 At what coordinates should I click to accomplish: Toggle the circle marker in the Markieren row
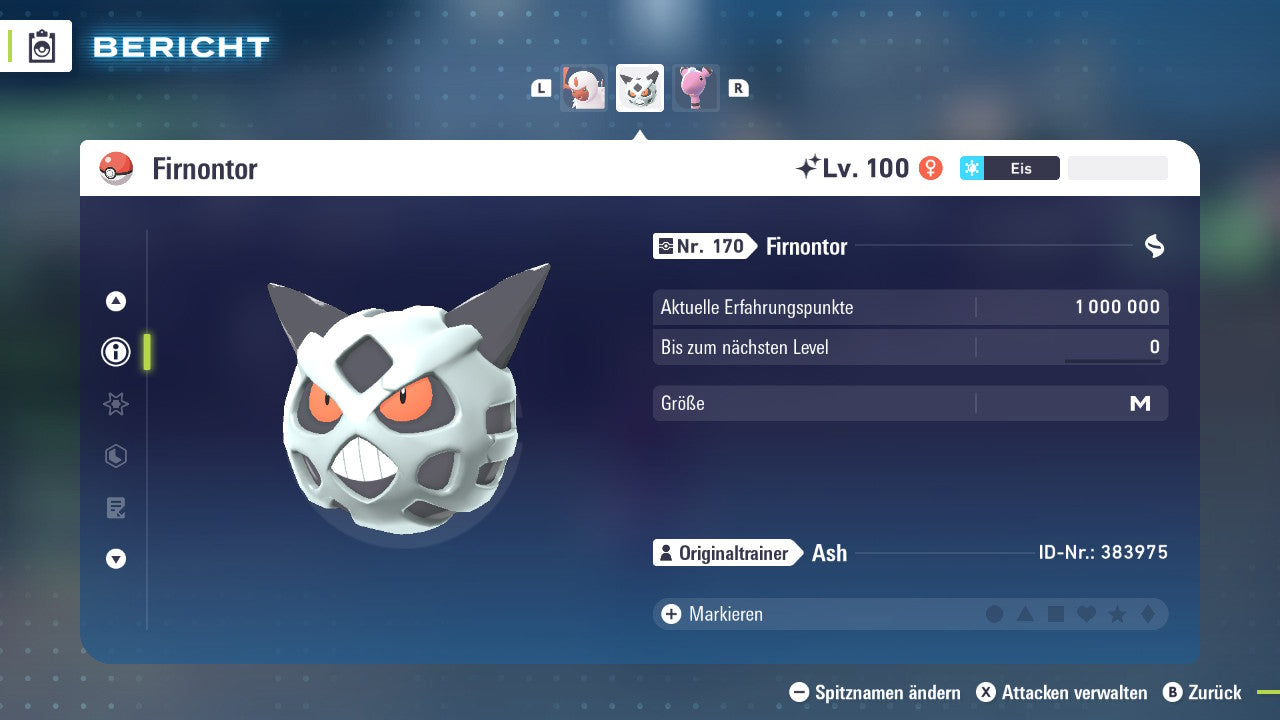click(995, 614)
